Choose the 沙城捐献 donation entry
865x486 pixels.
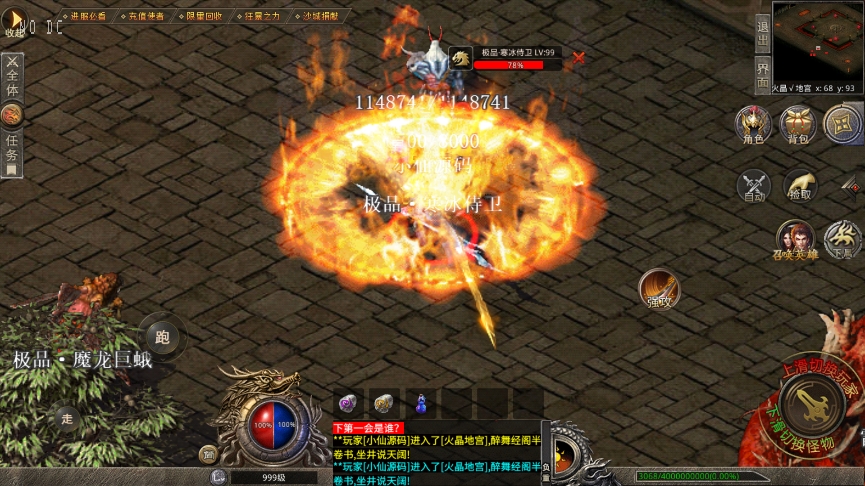[x=320, y=16]
